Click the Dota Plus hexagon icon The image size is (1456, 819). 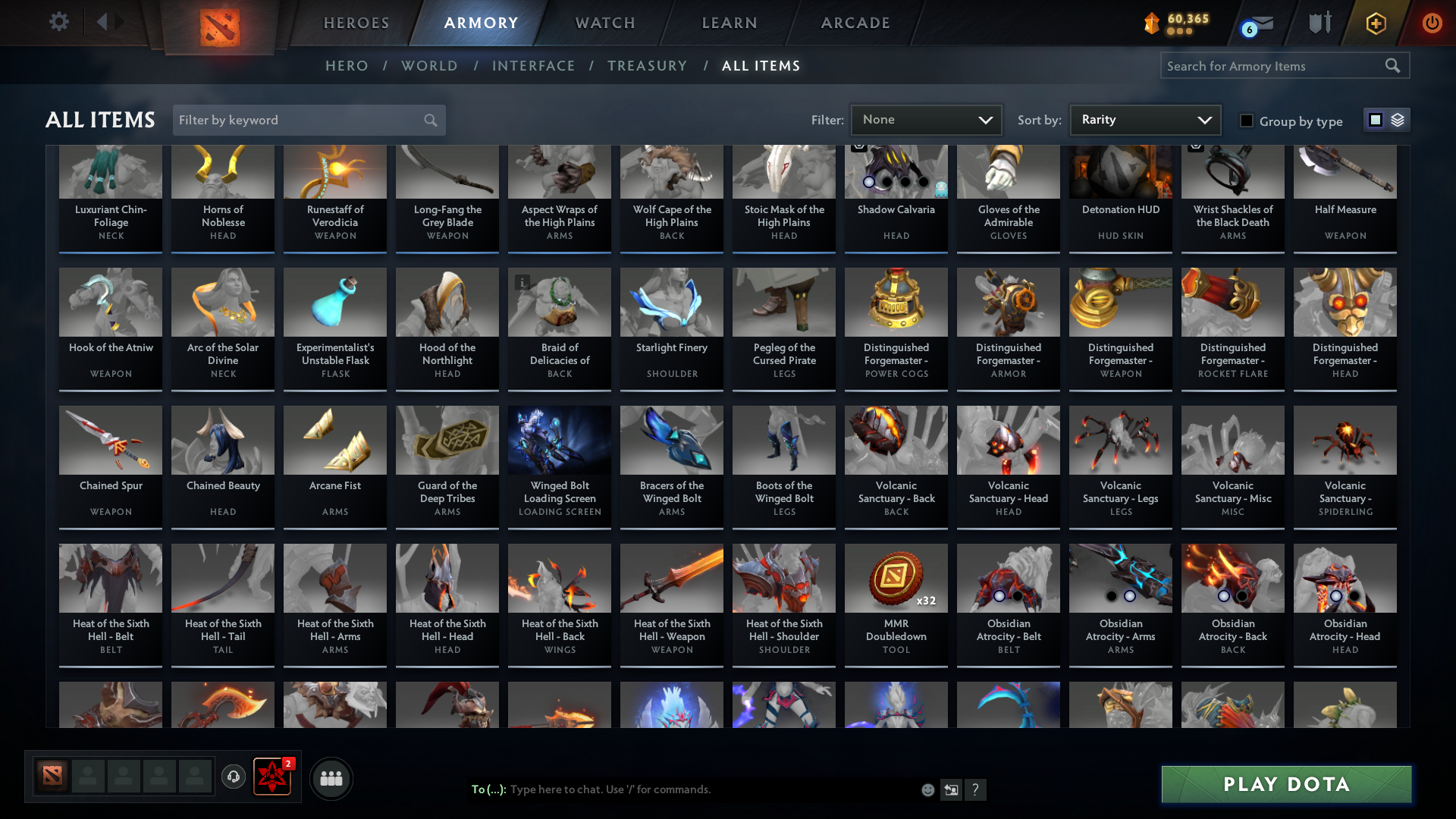[1375, 23]
